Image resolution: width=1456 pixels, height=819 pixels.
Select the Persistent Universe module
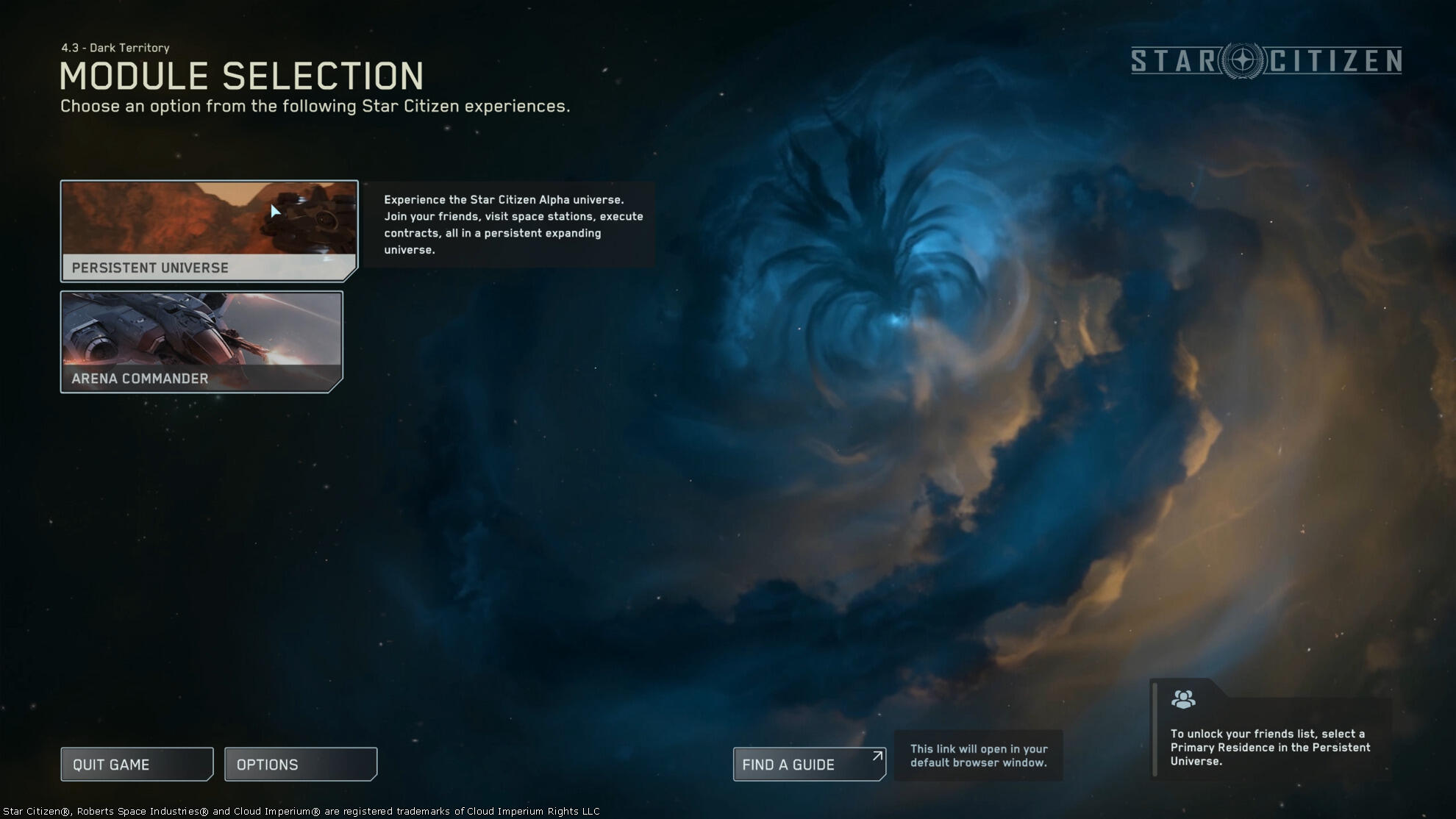point(209,231)
